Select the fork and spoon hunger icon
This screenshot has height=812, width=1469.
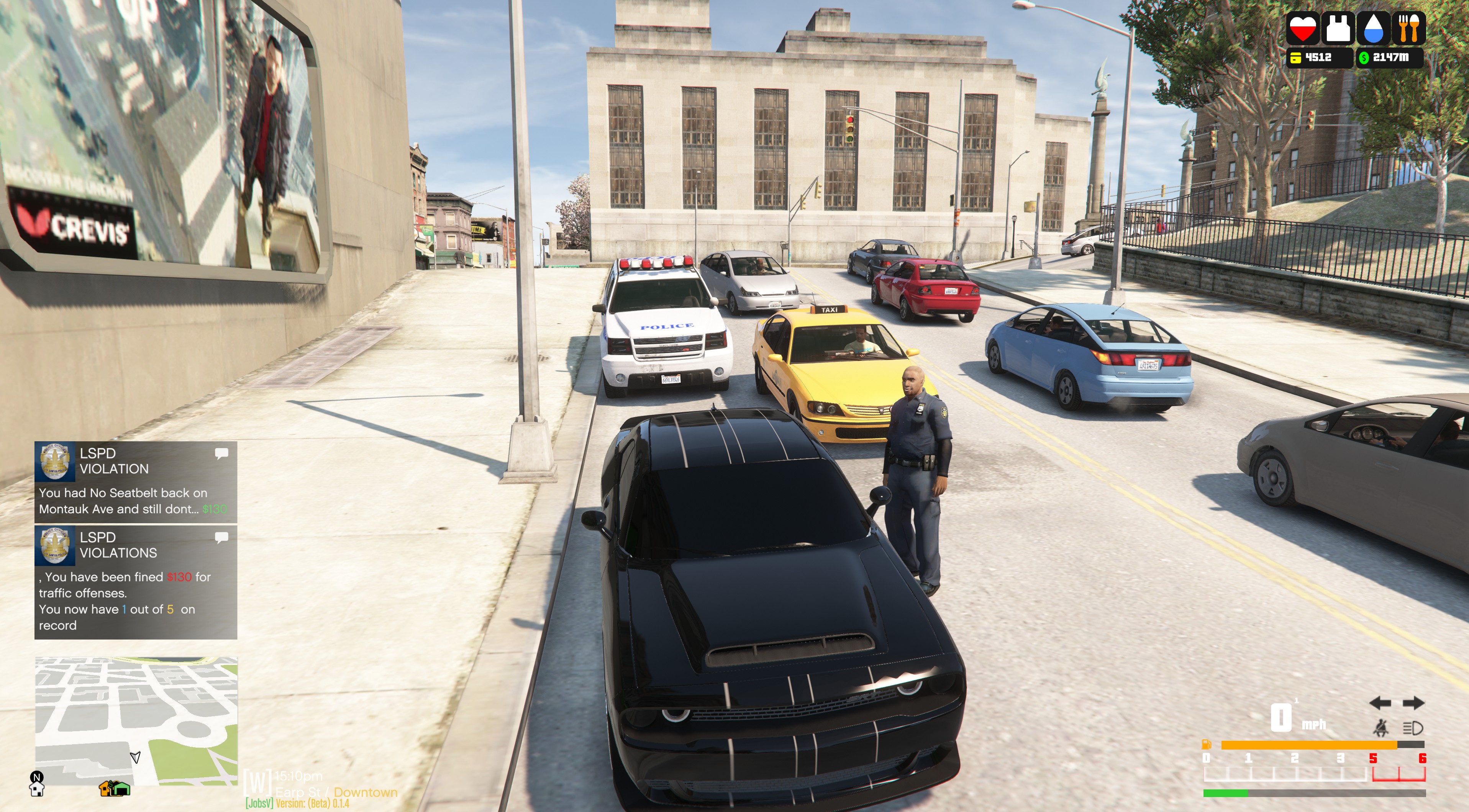click(1408, 28)
